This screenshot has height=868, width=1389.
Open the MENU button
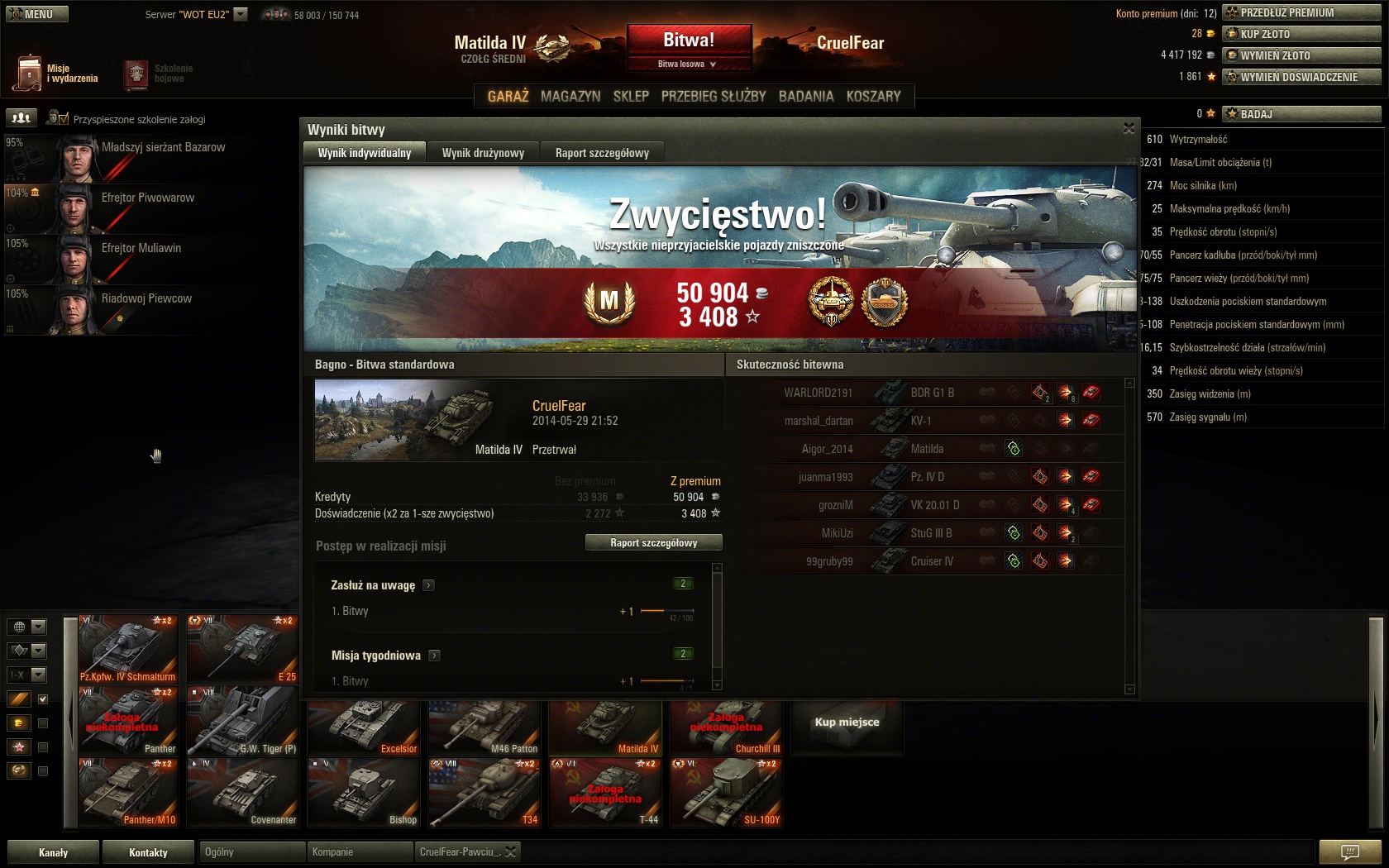[x=37, y=14]
